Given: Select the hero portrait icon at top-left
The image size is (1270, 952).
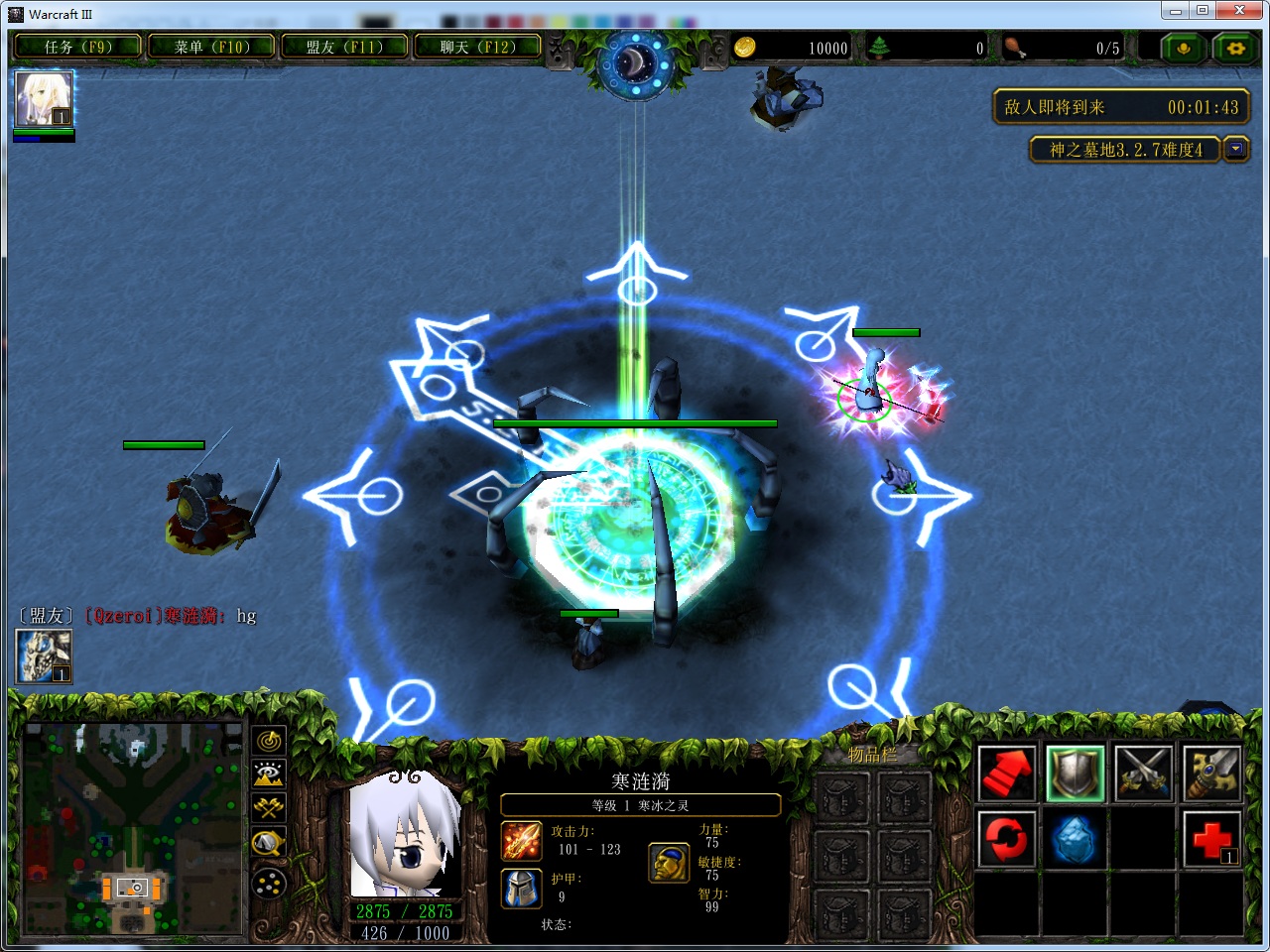Looking at the screenshot, I should point(44,99).
